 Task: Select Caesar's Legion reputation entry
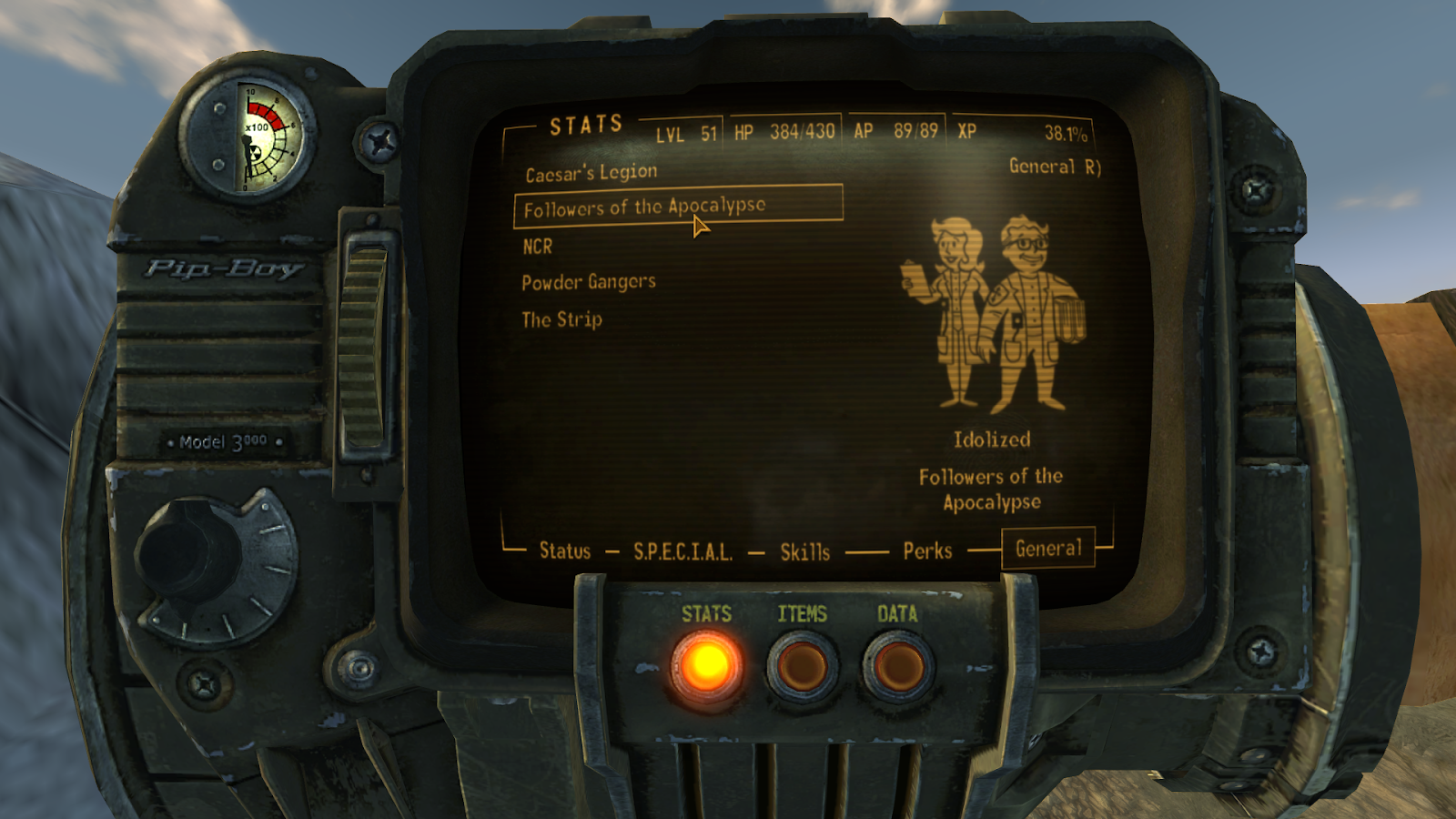tap(591, 172)
